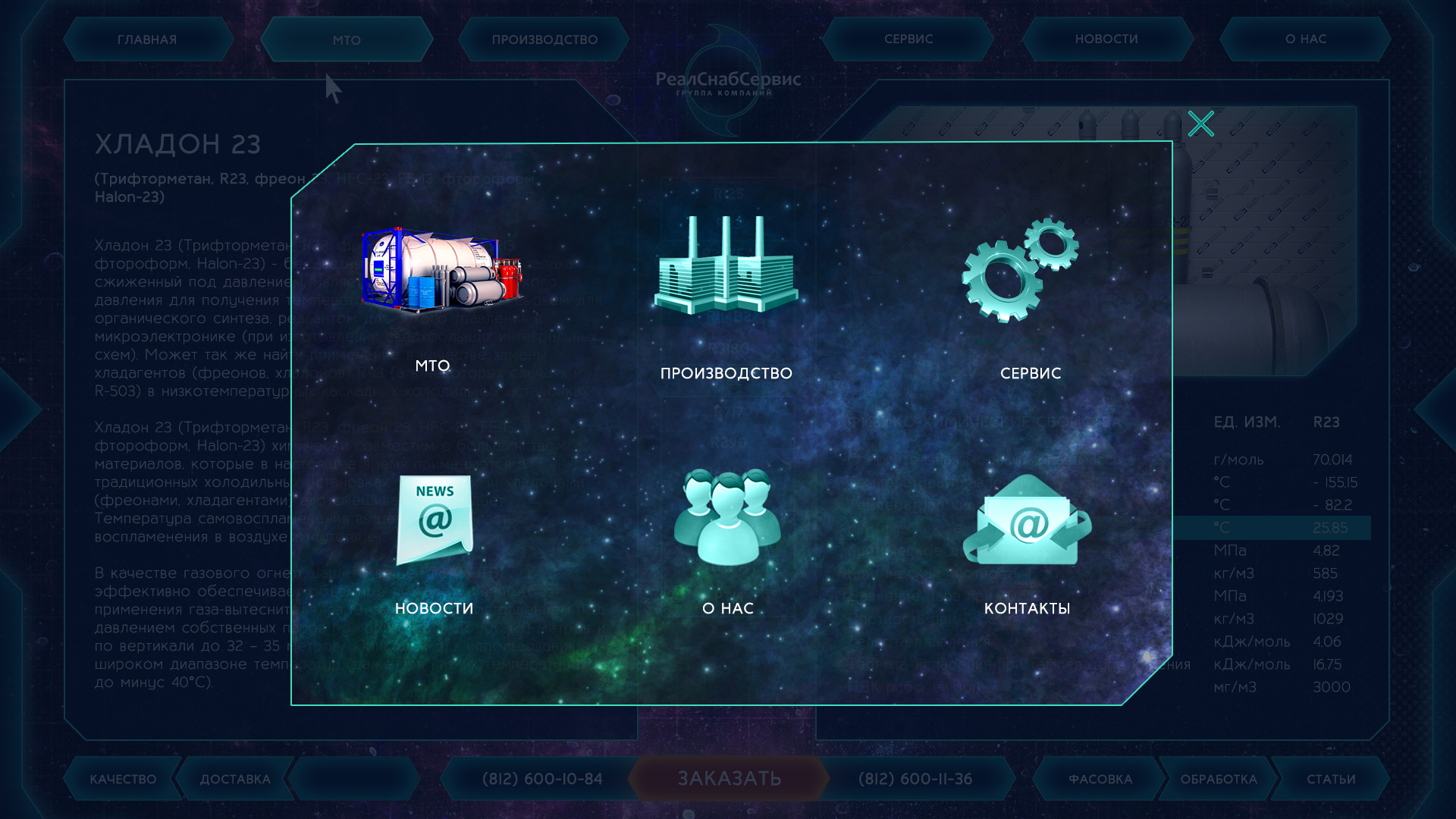Choose the СЕРВИС gears icon
The height and width of the screenshot is (819, 1456).
(1021, 270)
